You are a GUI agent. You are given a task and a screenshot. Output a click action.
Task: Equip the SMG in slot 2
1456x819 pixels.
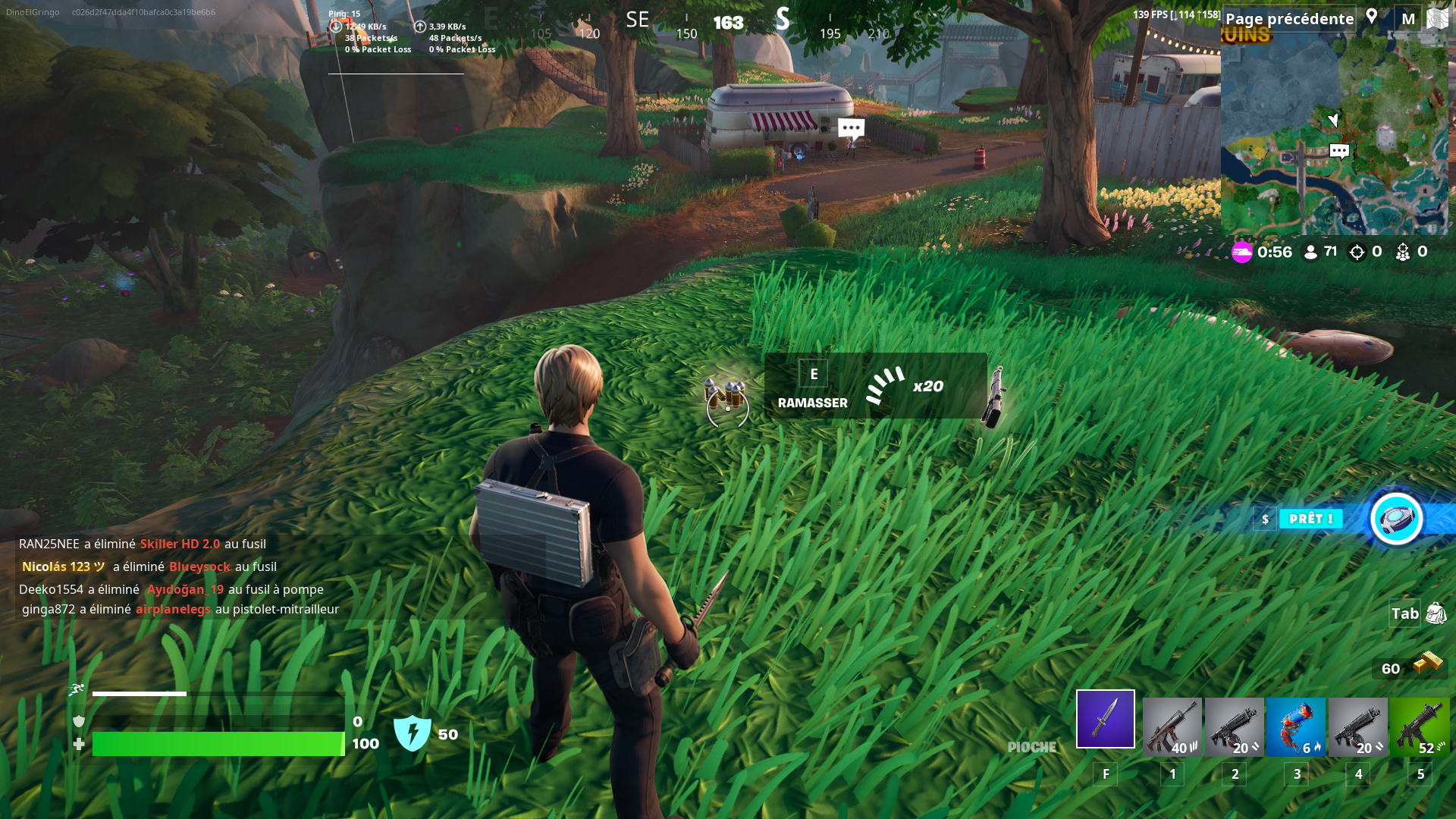pos(1235,726)
